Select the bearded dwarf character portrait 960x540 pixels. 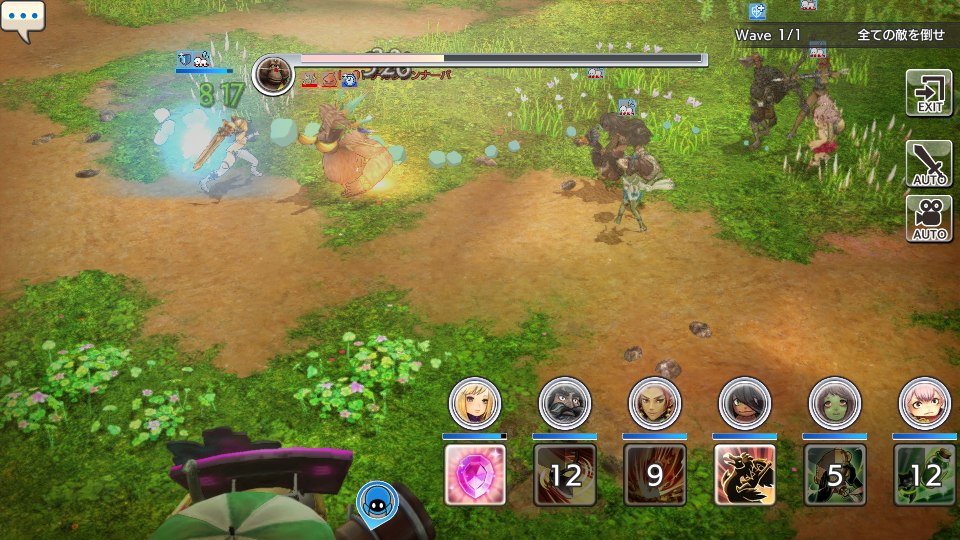(x=565, y=403)
